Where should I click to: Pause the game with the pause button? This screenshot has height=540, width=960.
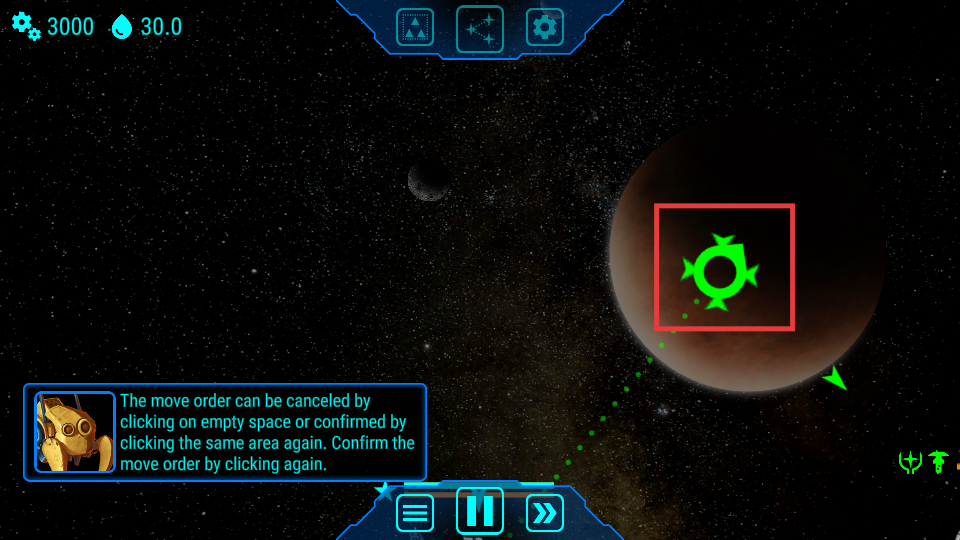tap(480, 511)
